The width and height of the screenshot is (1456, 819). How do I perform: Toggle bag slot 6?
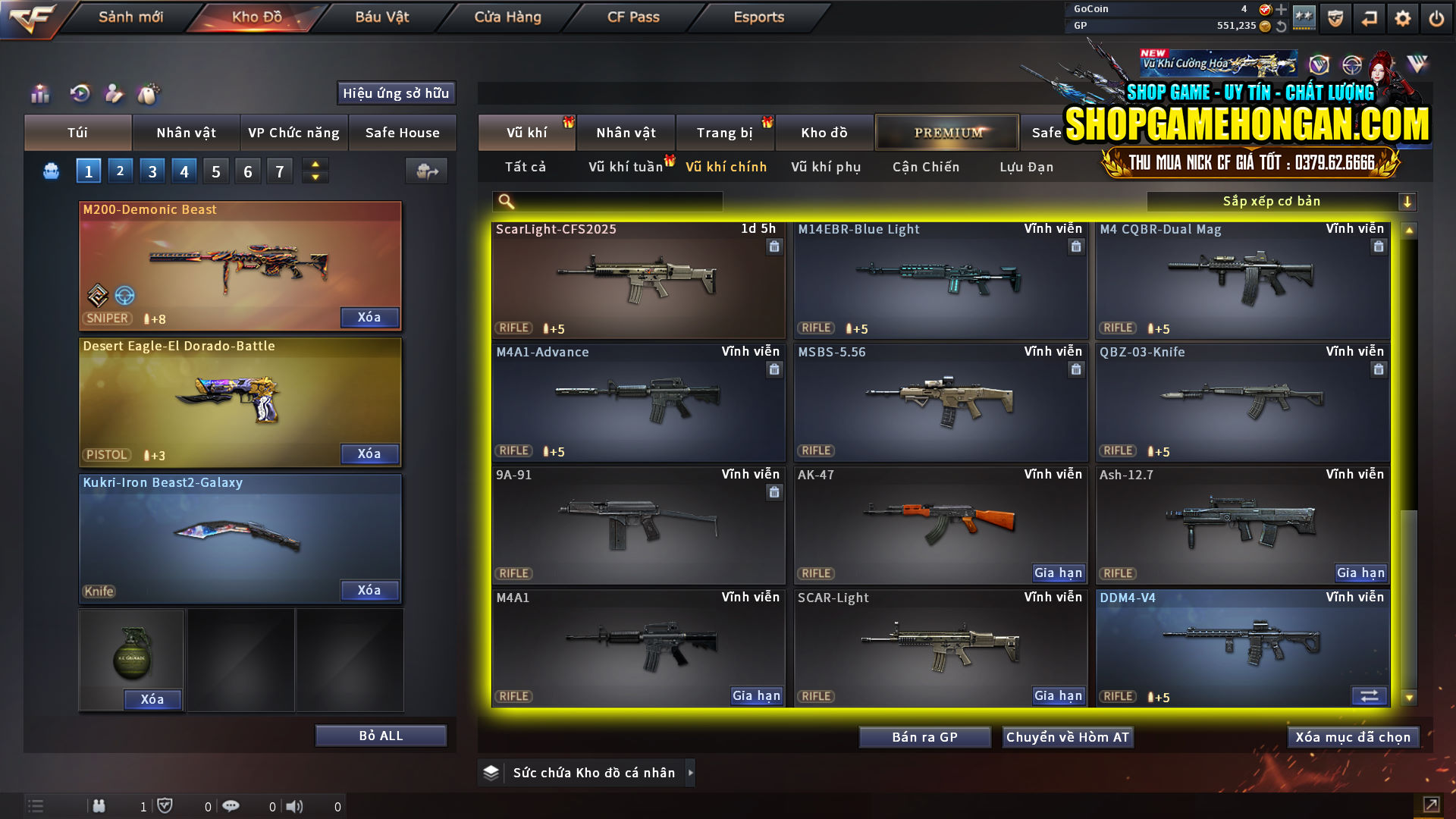click(247, 171)
